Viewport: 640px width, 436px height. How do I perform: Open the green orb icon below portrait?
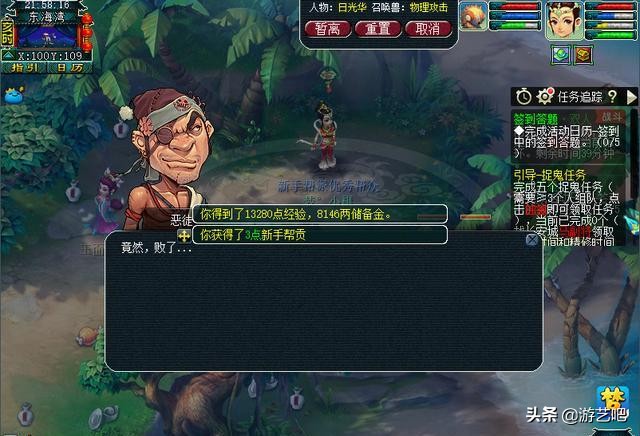coord(561,54)
